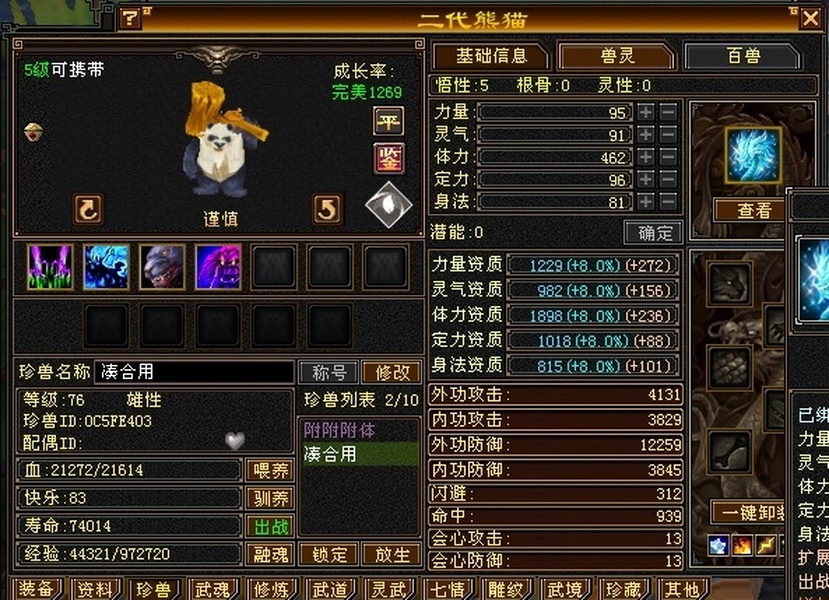
Task: Tame the pet with 驯养
Action: tap(269, 498)
